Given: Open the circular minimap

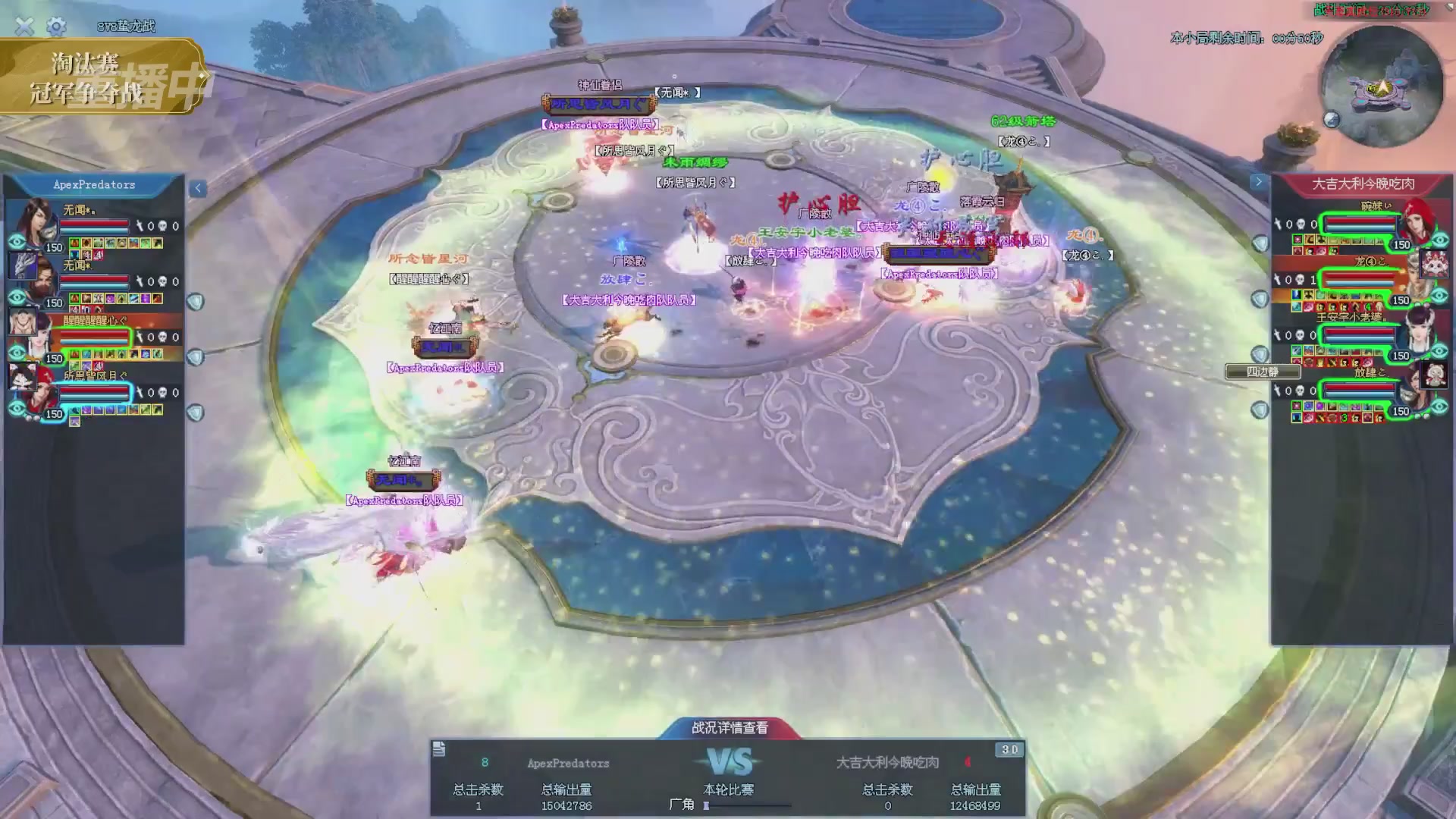Looking at the screenshot, I should (1382, 86).
